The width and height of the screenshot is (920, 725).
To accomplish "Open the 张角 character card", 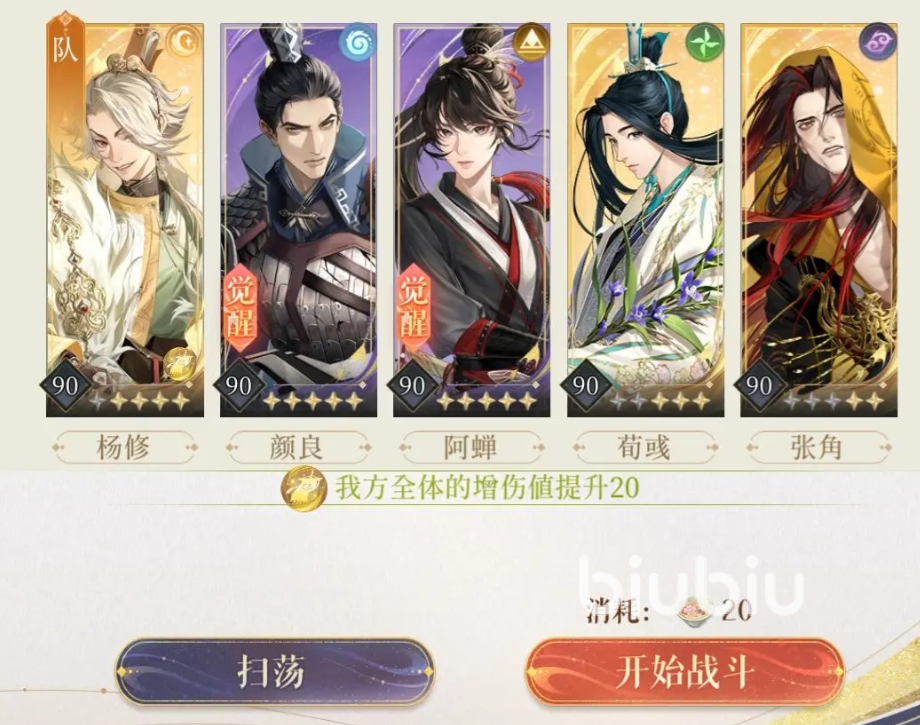I will pos(818,220).
